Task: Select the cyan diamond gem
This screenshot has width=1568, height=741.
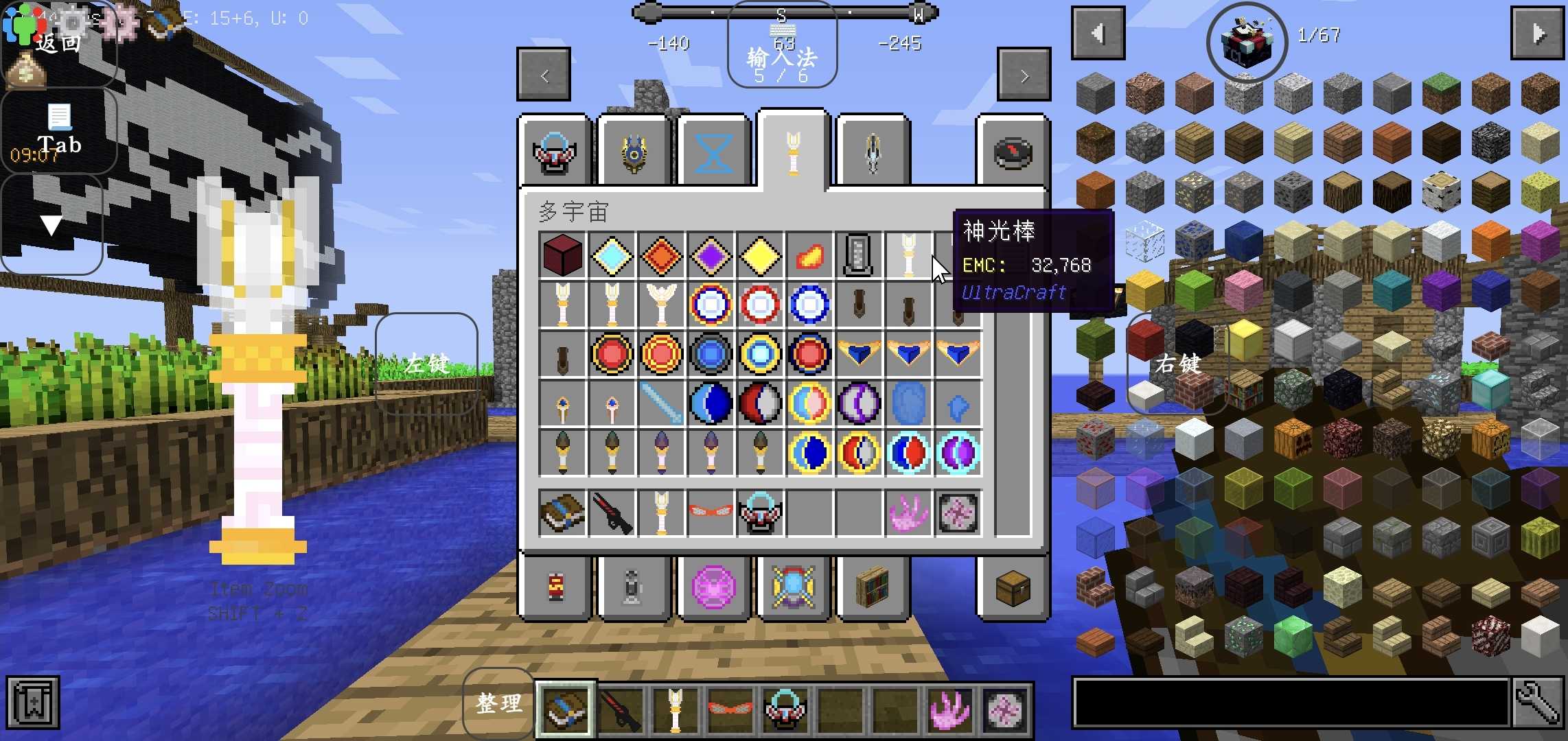Action: [612, 255]
